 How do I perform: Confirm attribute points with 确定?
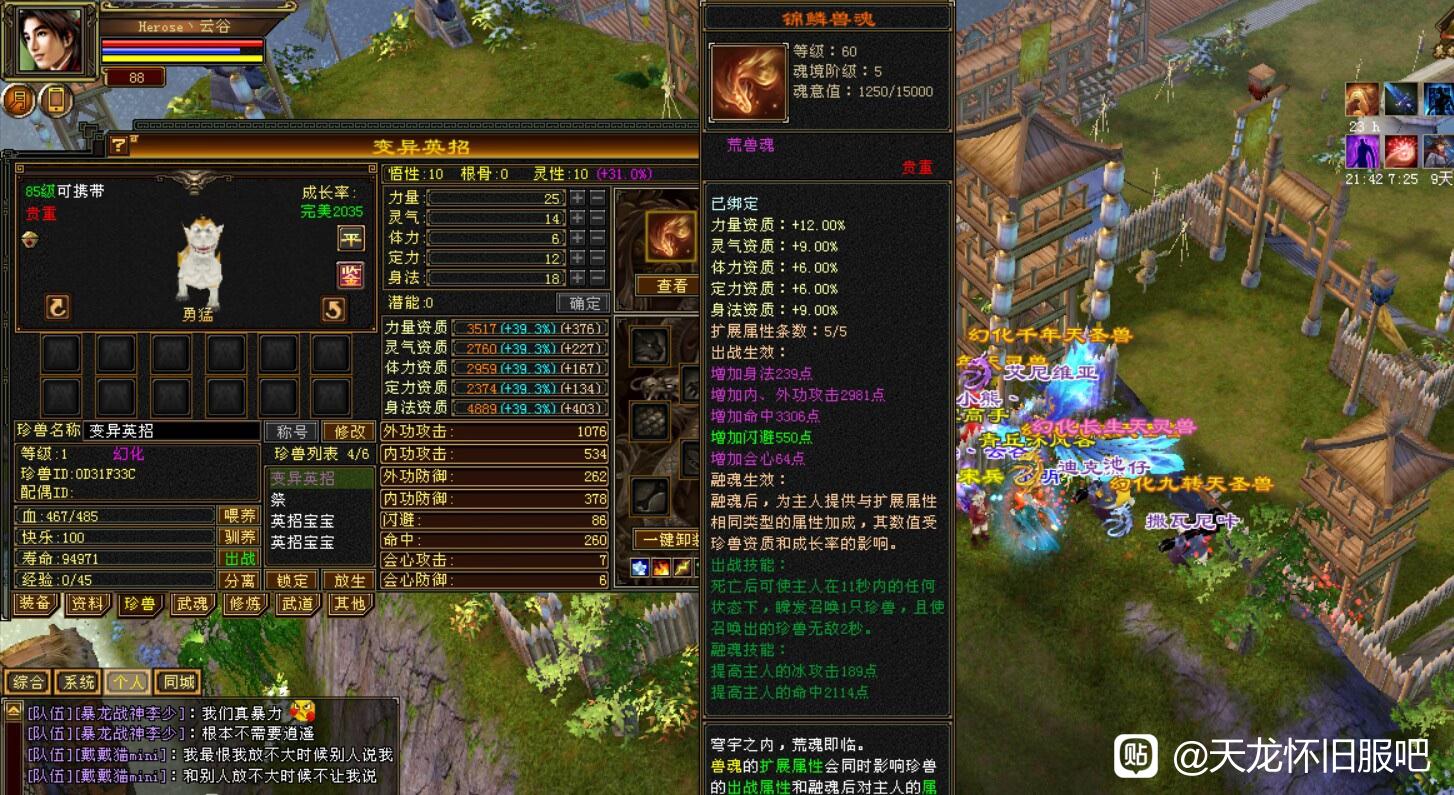(583, 303)
